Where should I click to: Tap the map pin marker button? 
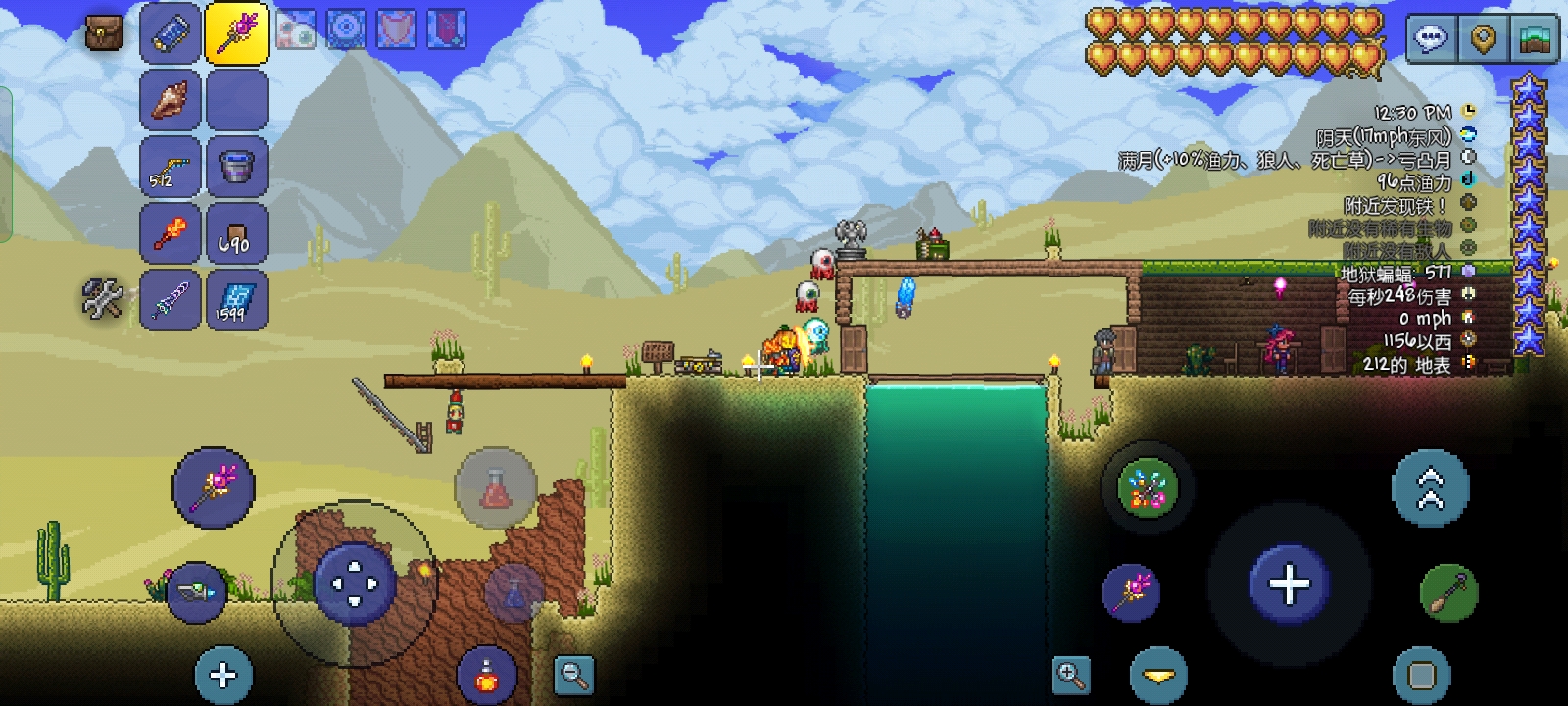(1484, 39)
